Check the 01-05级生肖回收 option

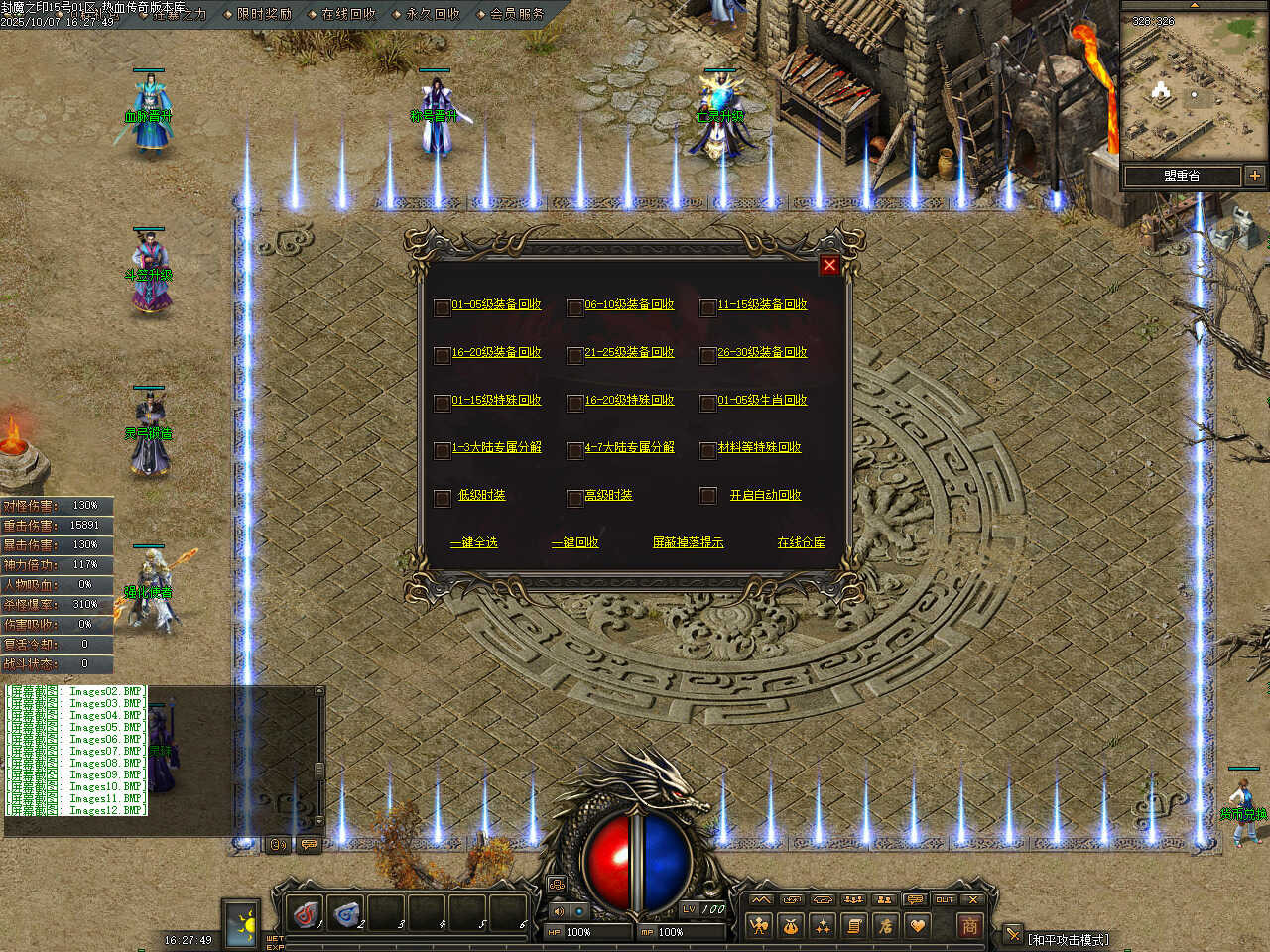707,402
